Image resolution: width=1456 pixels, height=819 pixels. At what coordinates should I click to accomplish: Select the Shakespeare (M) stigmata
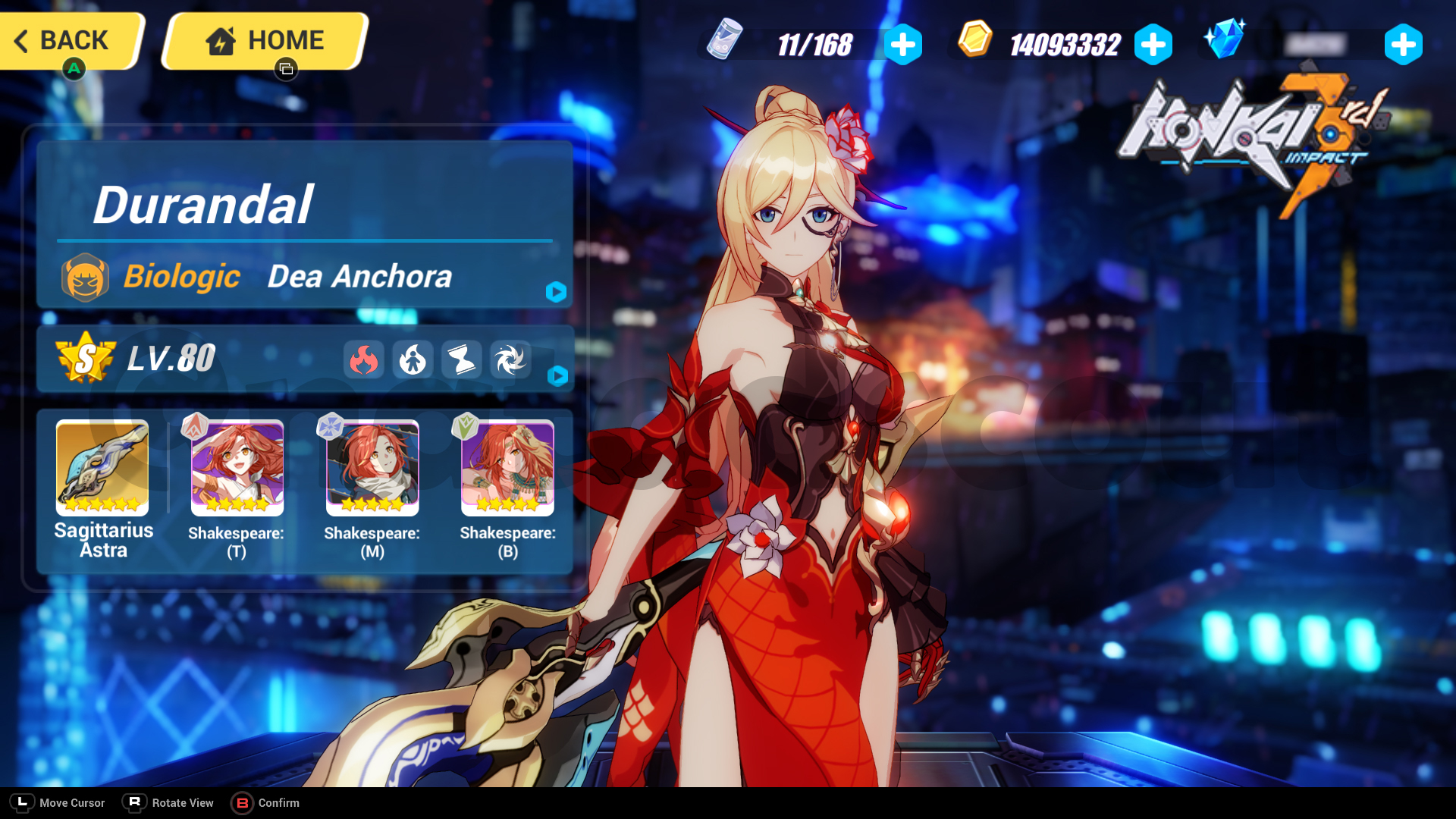point(372,468)
